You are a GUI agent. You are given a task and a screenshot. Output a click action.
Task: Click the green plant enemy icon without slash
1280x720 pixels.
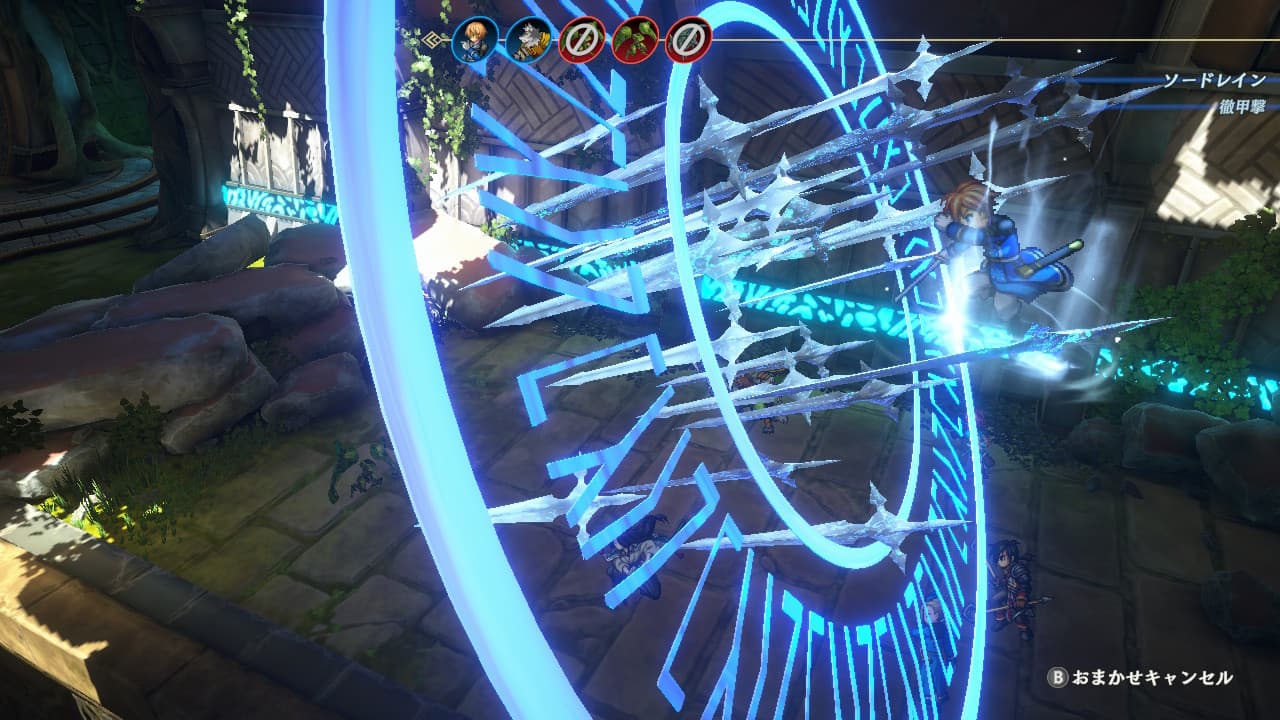tap(635, 41)
